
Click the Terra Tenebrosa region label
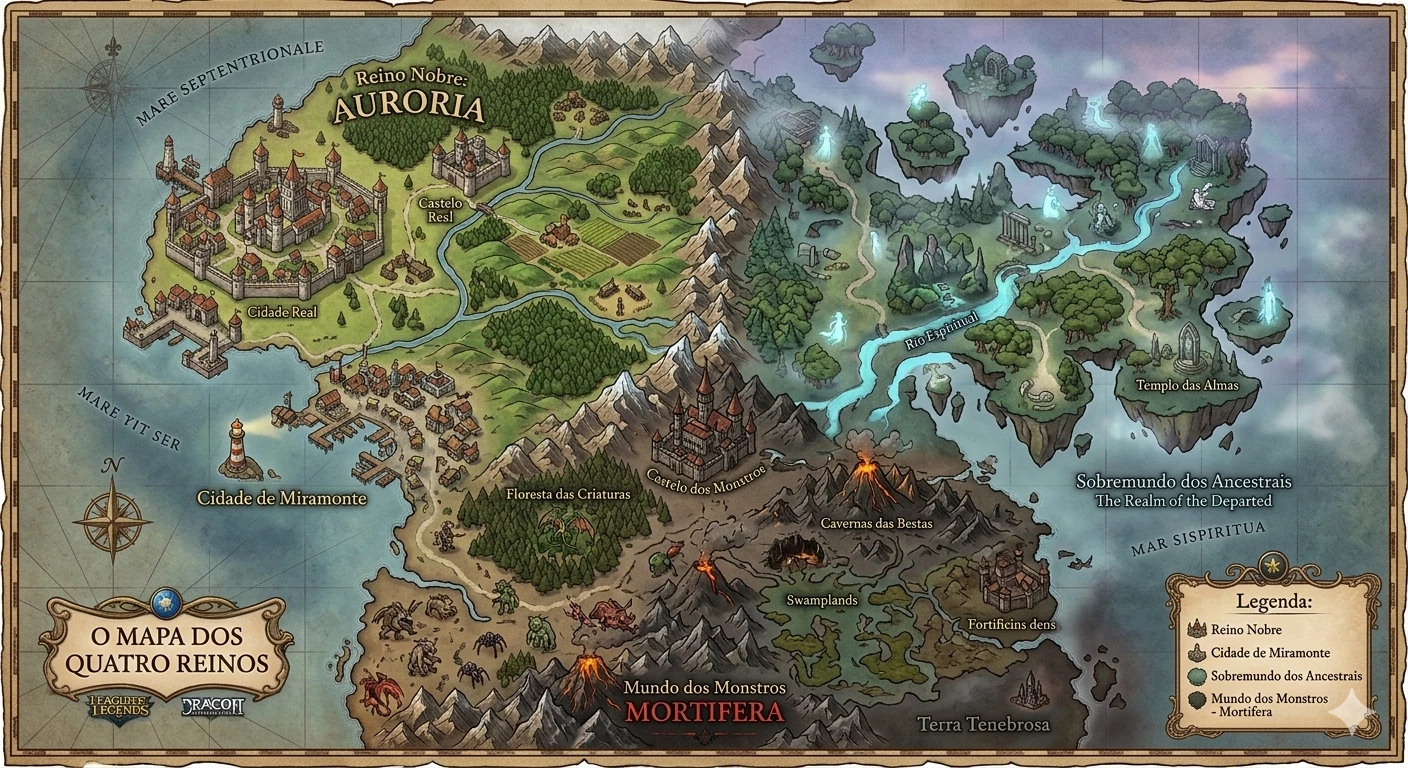984,724
